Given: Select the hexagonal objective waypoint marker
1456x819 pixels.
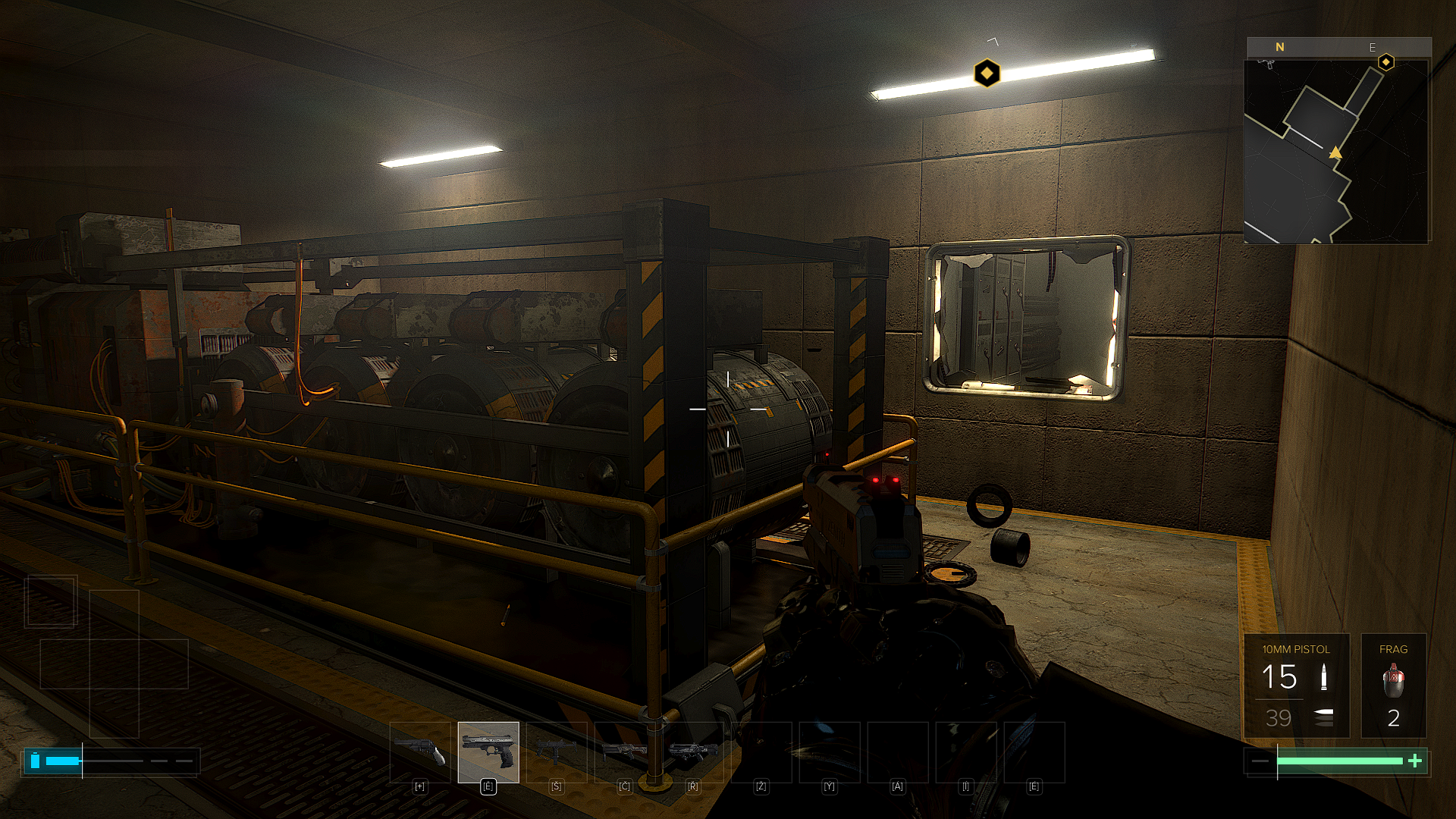Looking at the screenshot, I should coord(987,74).
